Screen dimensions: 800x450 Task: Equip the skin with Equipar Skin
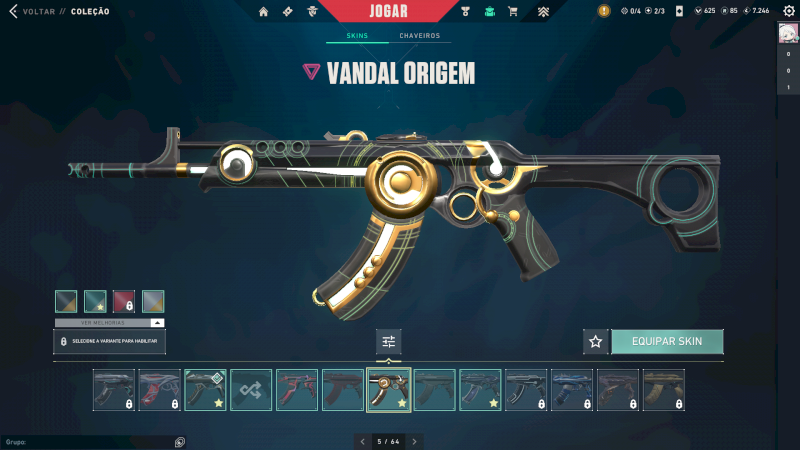pos(667,341)
